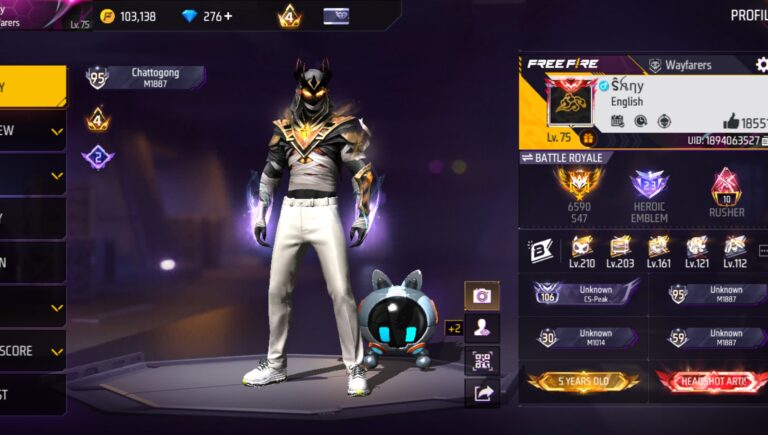This screenshot has width=768, height=435.
Task: Select the 5 Years Old title banner
Action: (x=583, y=381)
